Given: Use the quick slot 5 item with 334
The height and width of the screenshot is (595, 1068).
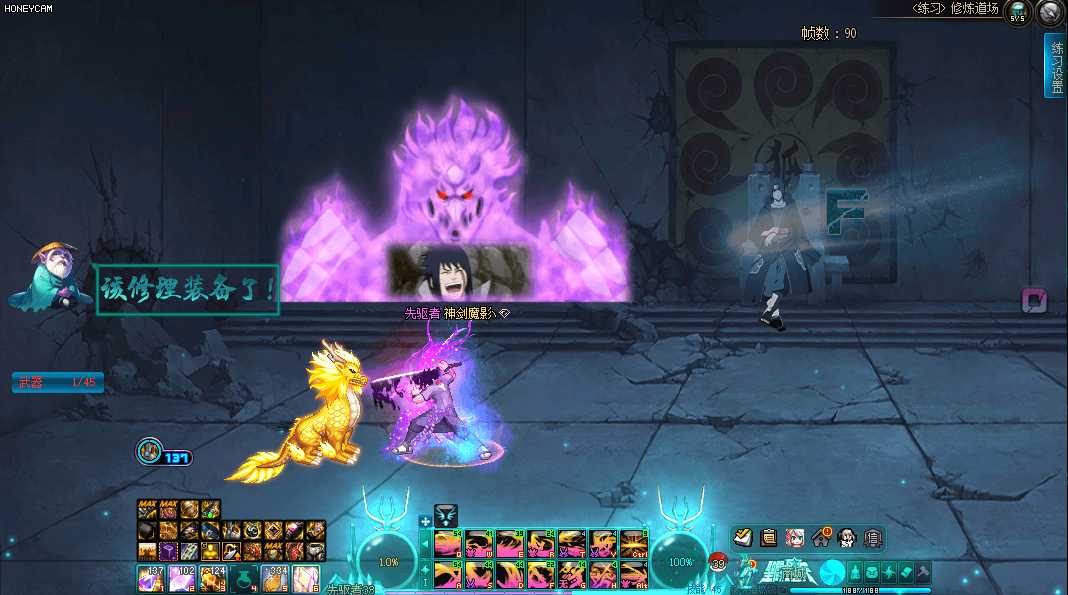Looking at the screenshot, I should (x=275, y=578).
